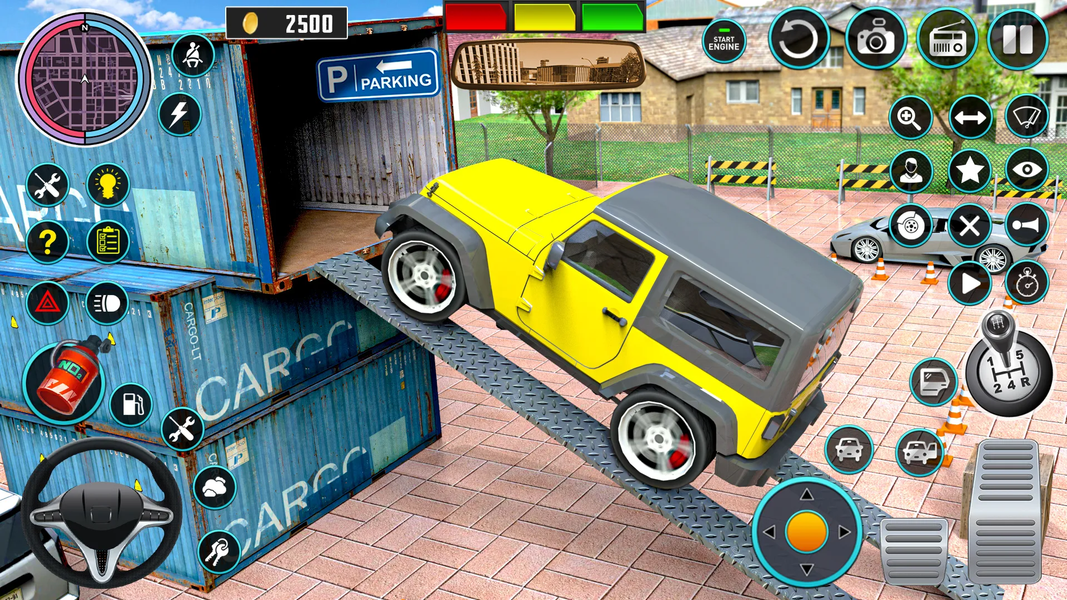Click the small brake pedal
This screenshot has width=1067, height=600.
point(913,549)
